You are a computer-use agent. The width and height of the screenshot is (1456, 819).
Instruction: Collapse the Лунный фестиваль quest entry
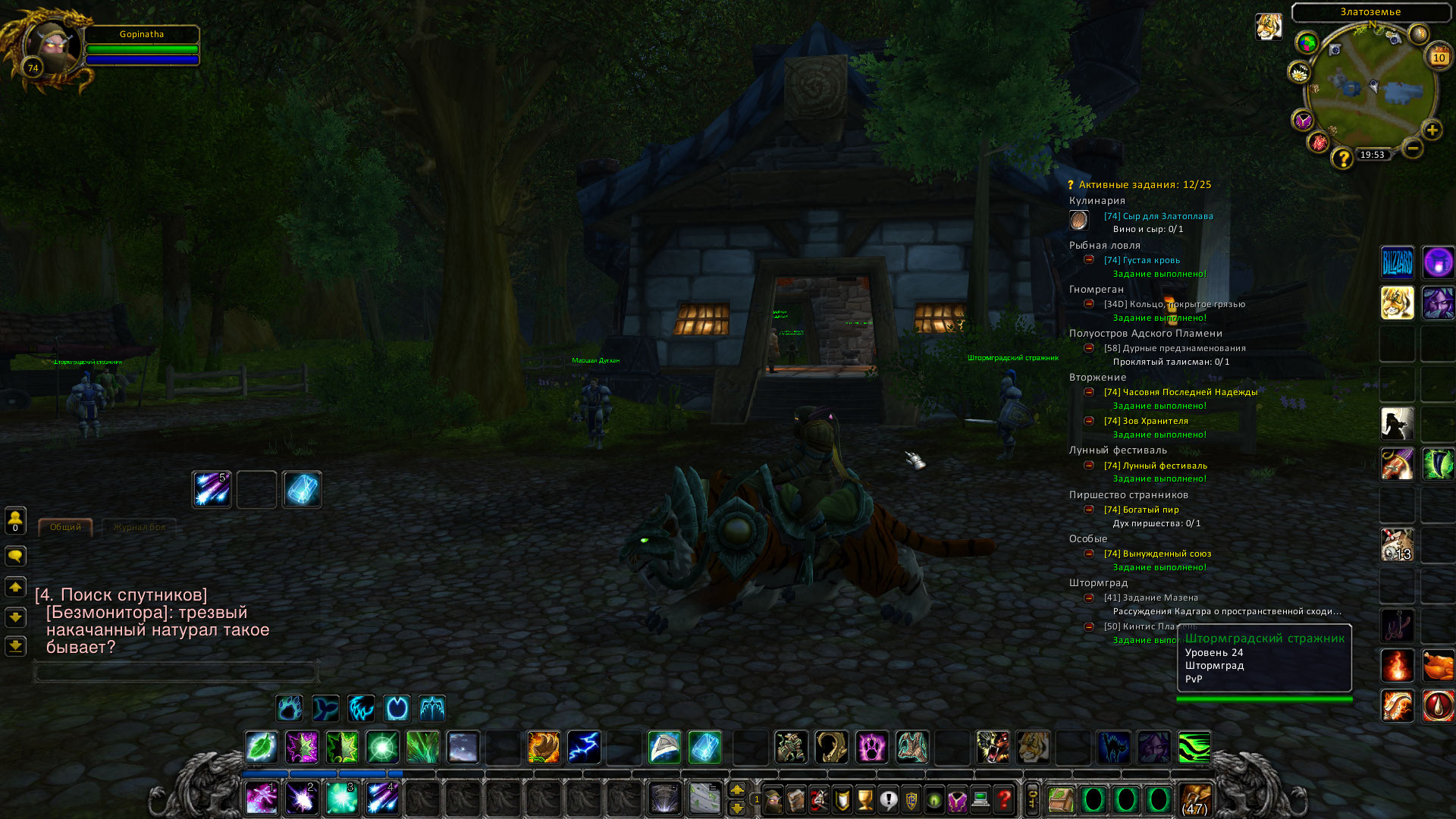(1090, 466)
